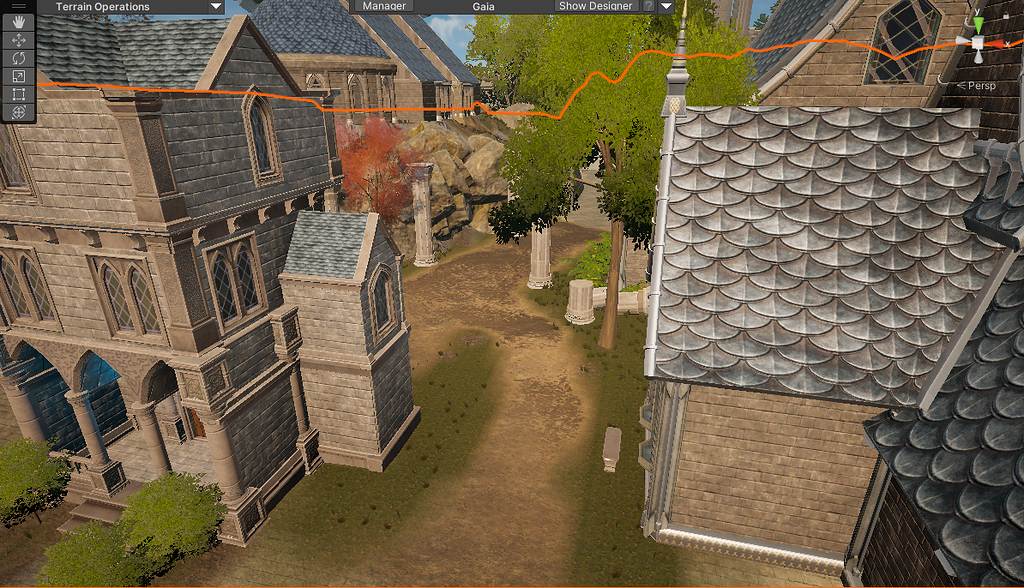
Task: Select the hand (view) tool
Action: click(x=18, y=22)
